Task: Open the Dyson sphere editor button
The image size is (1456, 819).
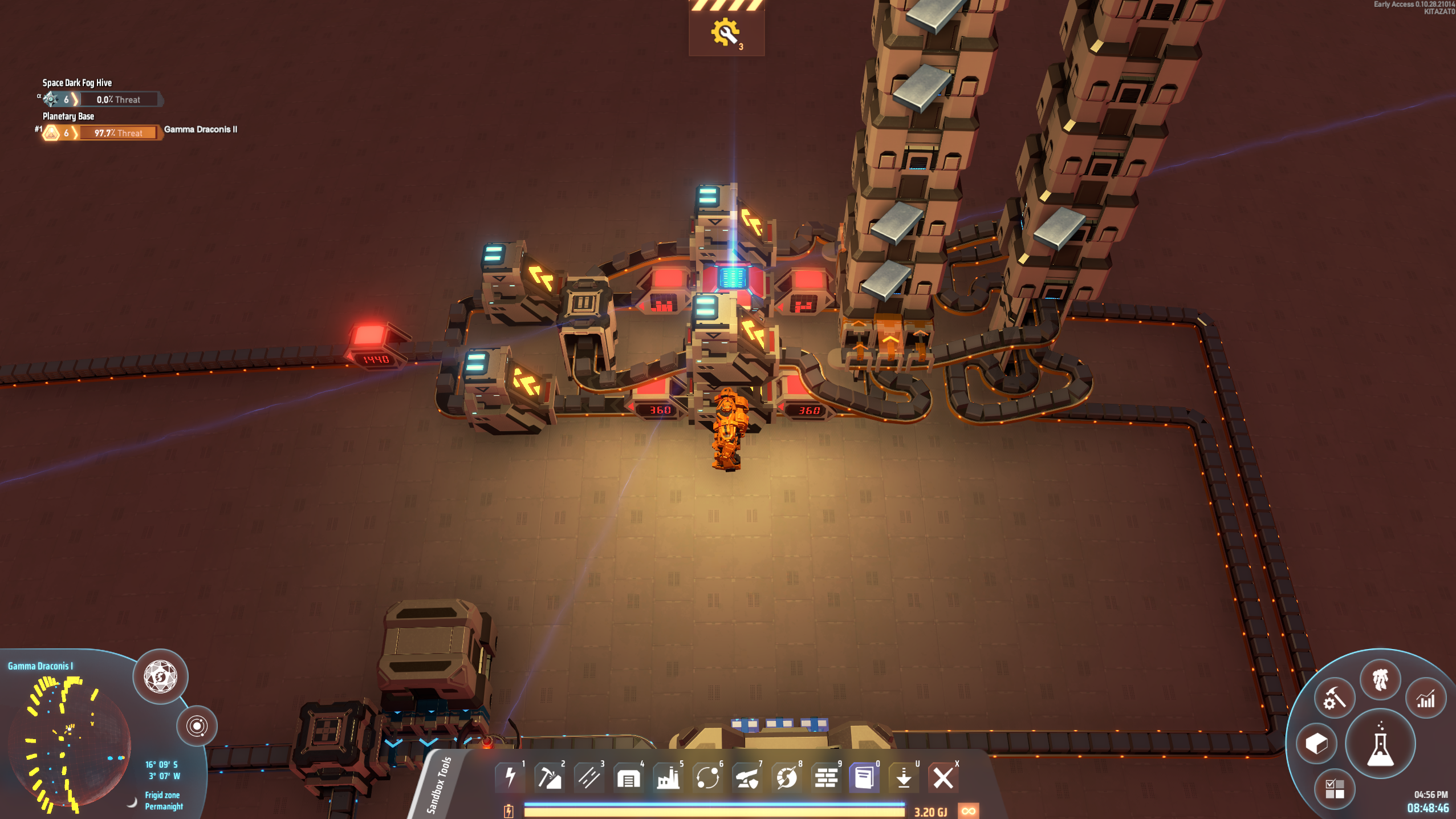Action: point(160,676)
